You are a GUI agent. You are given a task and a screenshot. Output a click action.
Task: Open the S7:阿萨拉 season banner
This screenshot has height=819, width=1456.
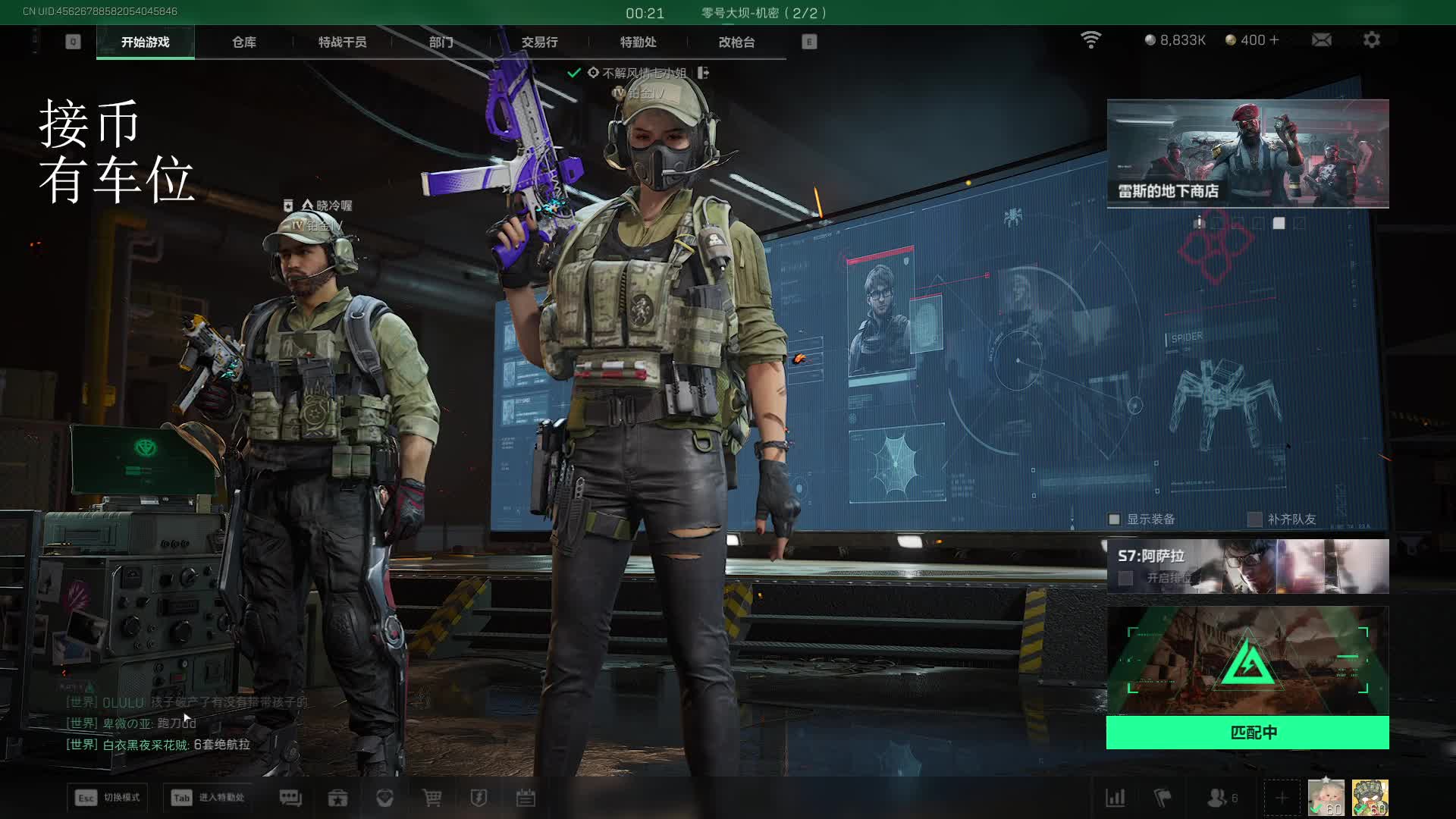(x=1247, y=566)
